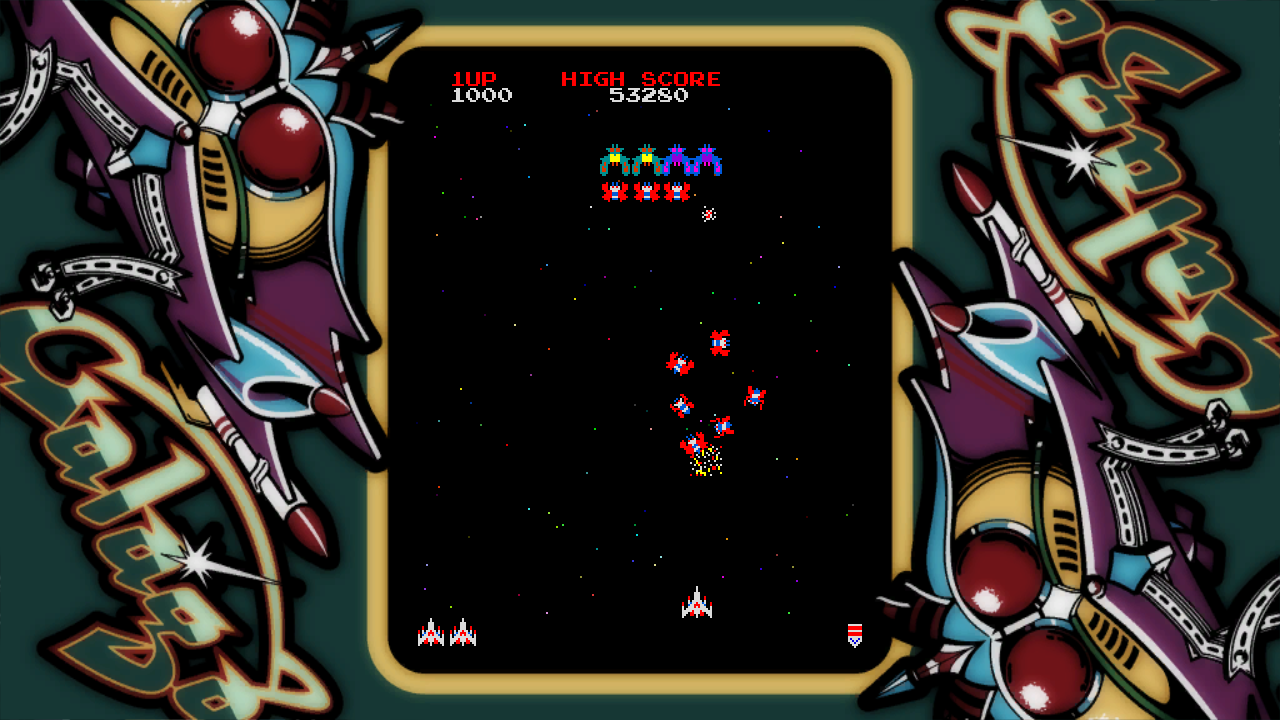
Task: Target the leftmost blue Boss Galaga enemy
Action: [x=677, y=160]
